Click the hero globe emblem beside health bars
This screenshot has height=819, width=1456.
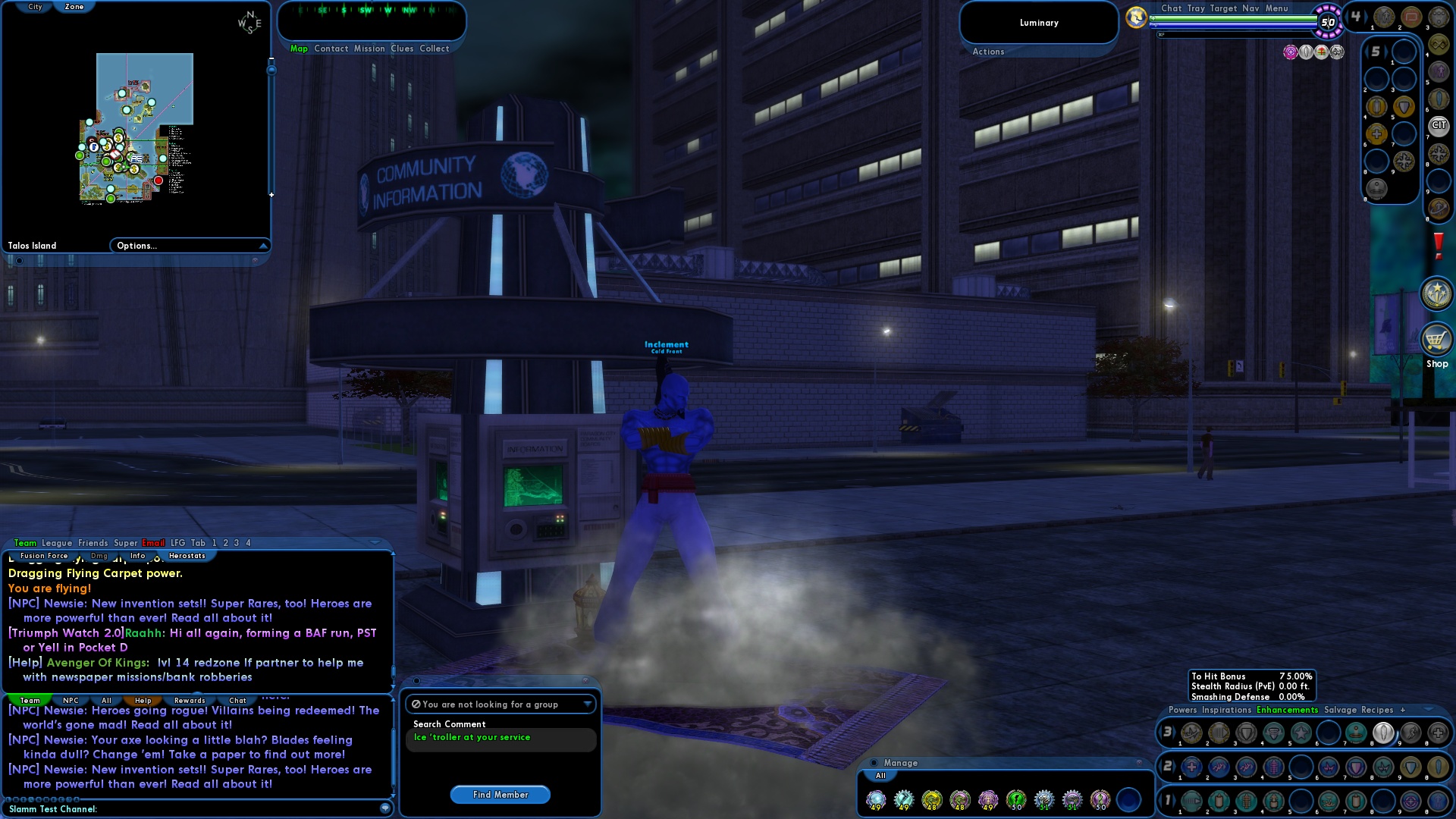[1135, 17]
